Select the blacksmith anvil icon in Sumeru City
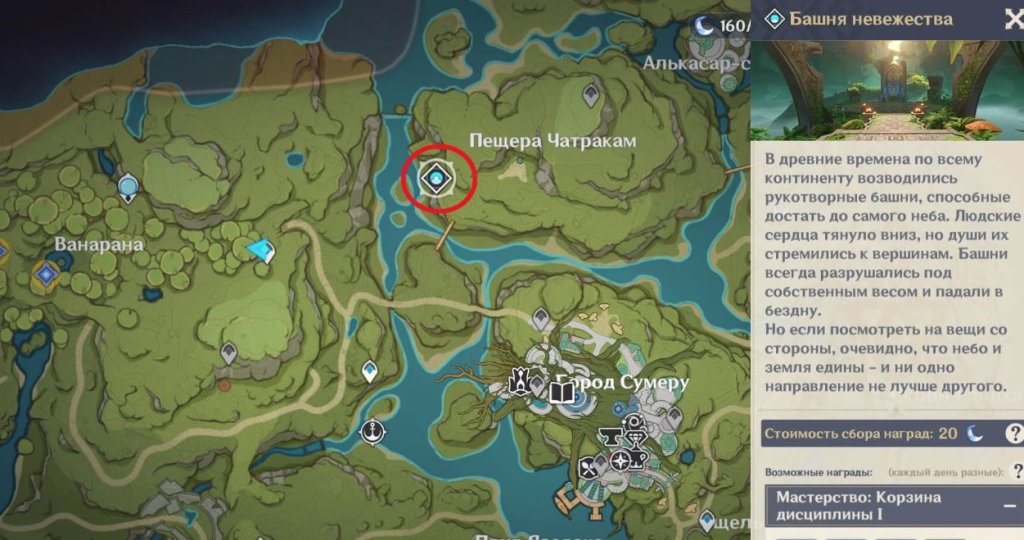 point(608,436)
